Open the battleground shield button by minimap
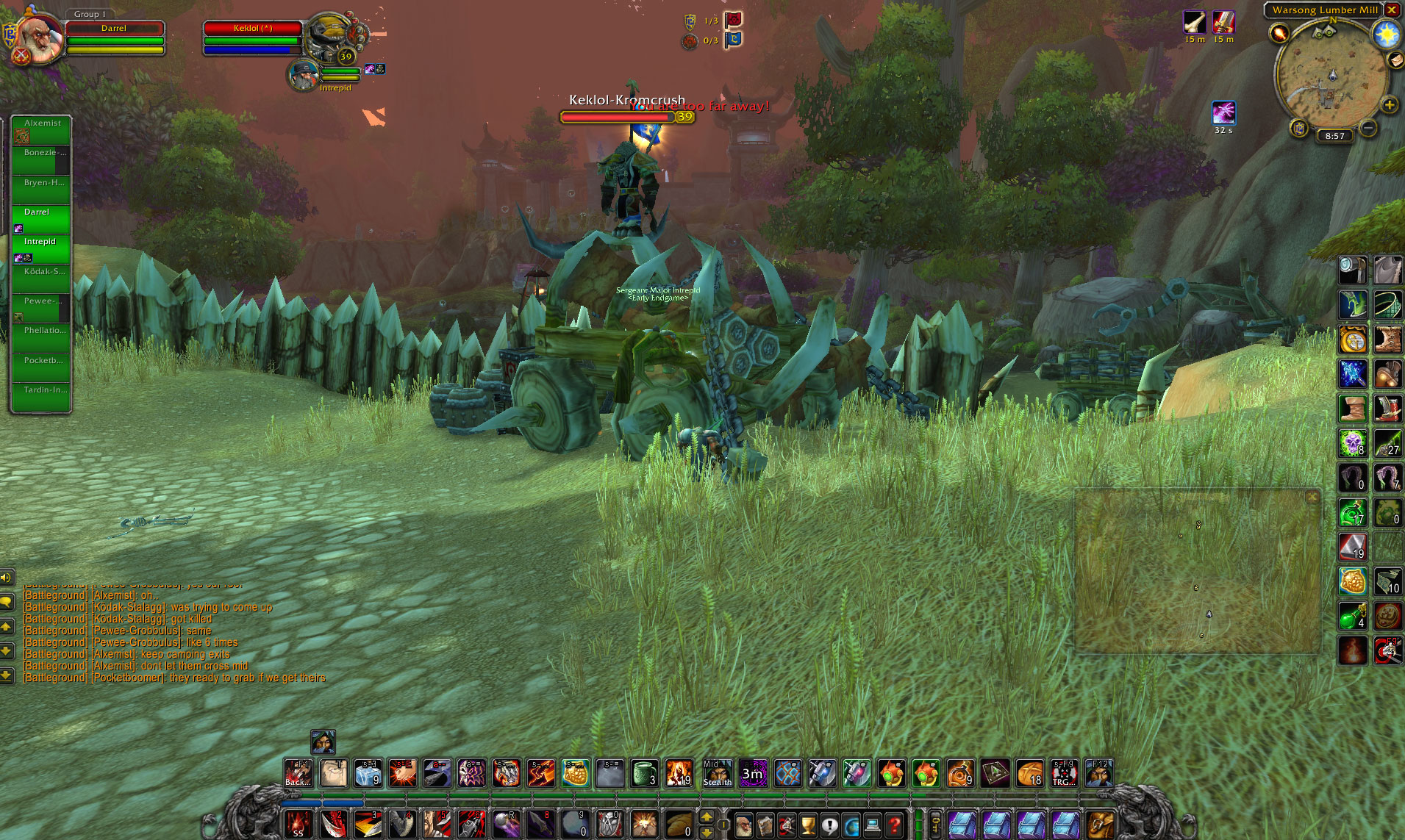 (1299, 129)
